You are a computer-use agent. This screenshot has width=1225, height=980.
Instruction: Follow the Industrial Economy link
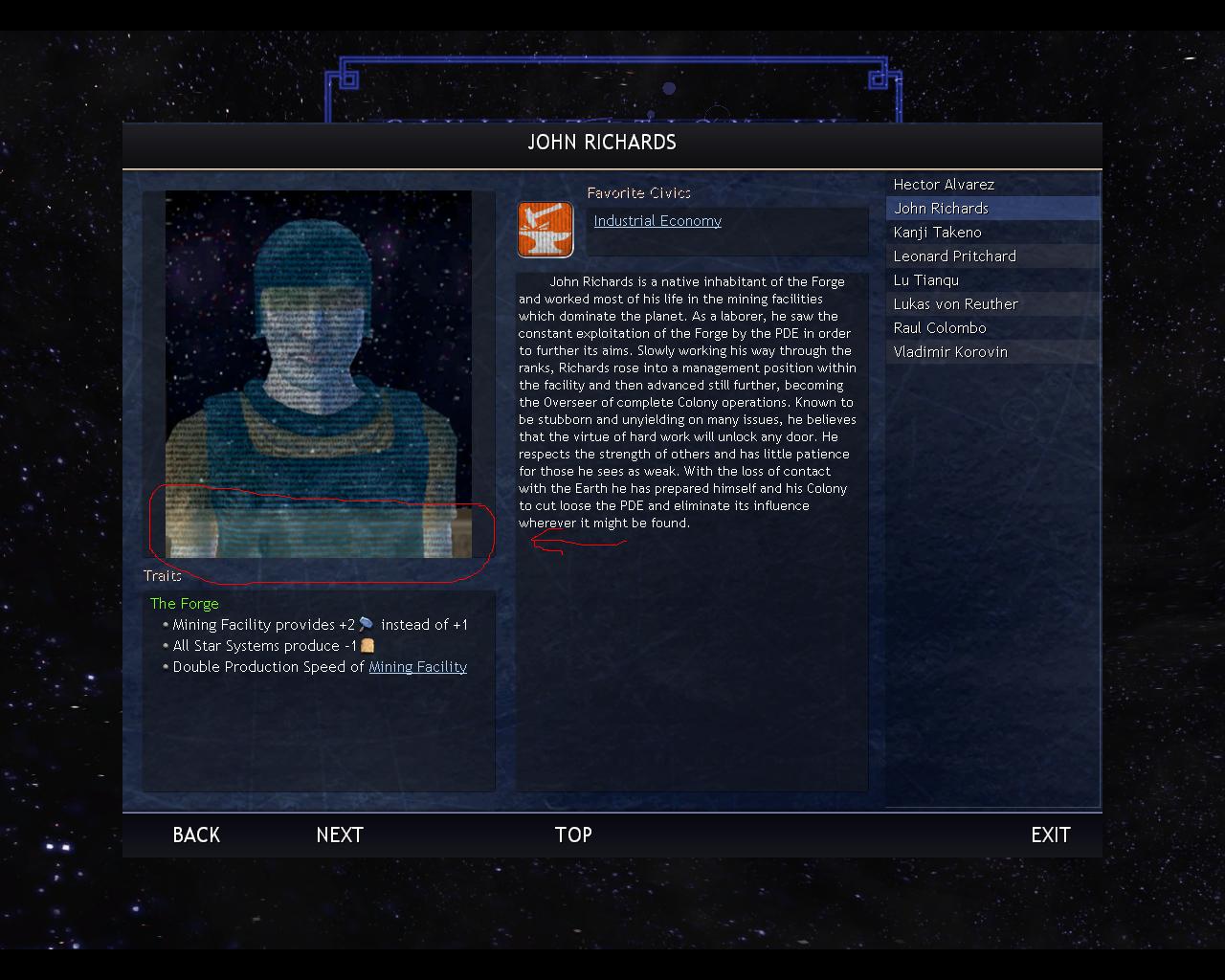click(x=657, y=221)
